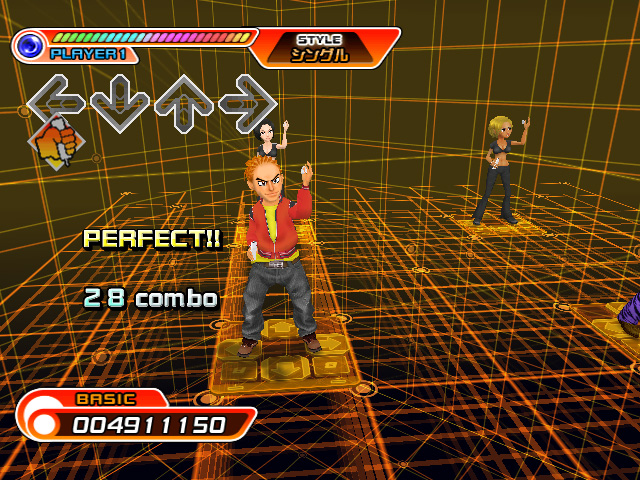Click the Style mode badge
This screenshot has height=480, width=640.
320,47
